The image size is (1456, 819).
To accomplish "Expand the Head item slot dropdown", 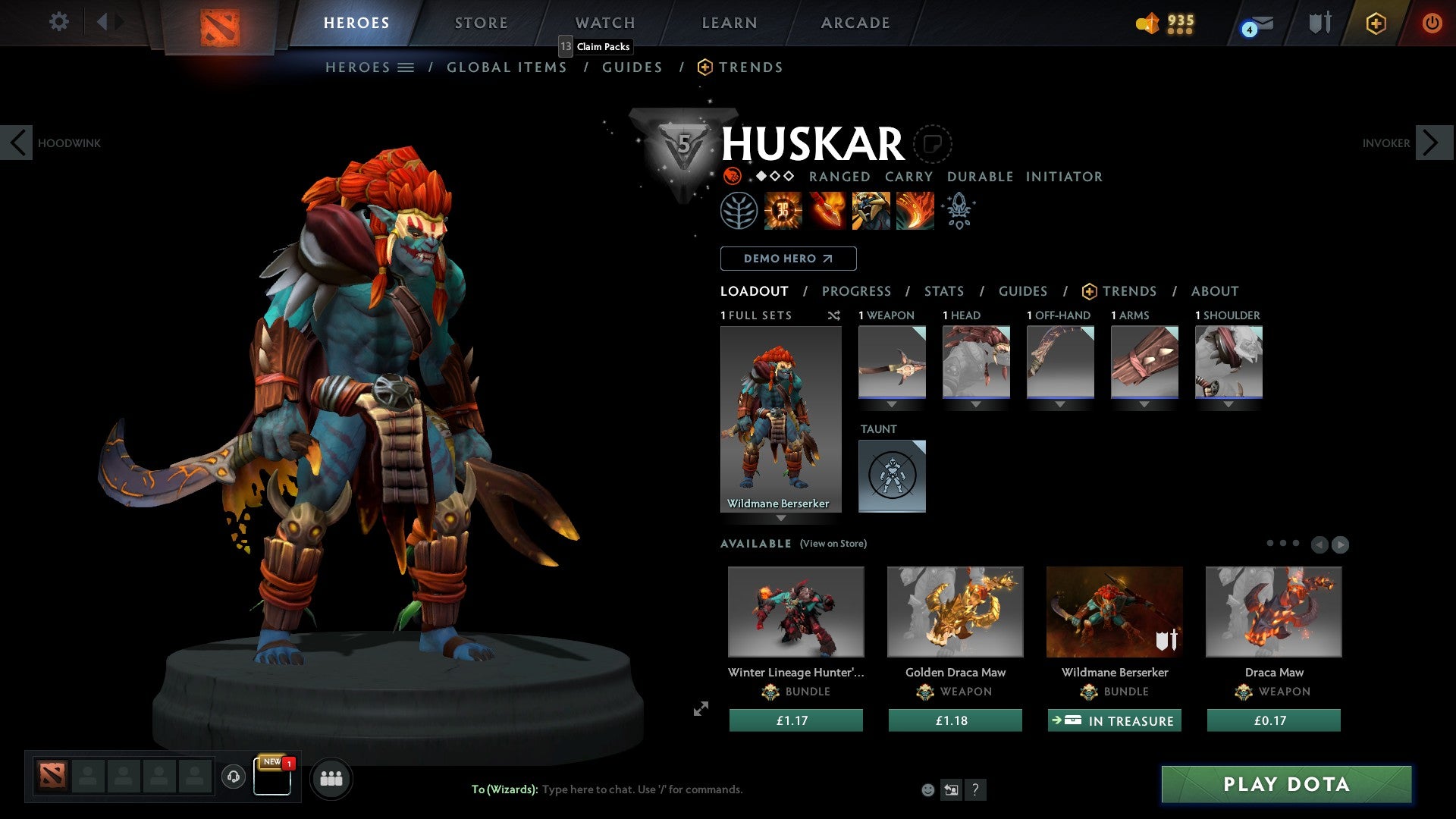I will 977,404.
